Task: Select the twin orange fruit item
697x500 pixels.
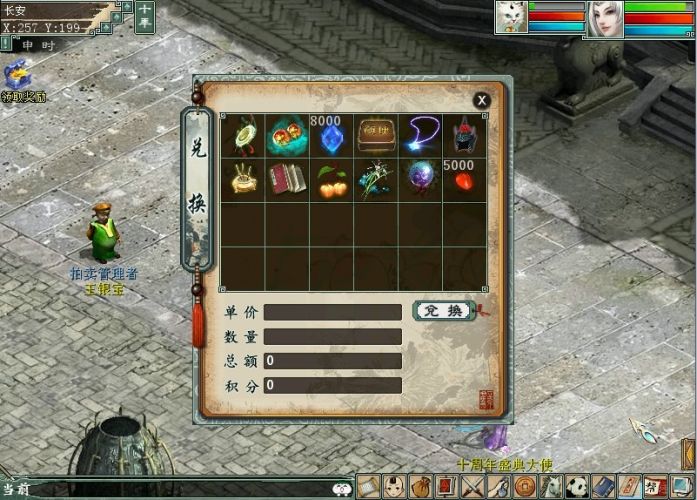Action: pos(330,180)
